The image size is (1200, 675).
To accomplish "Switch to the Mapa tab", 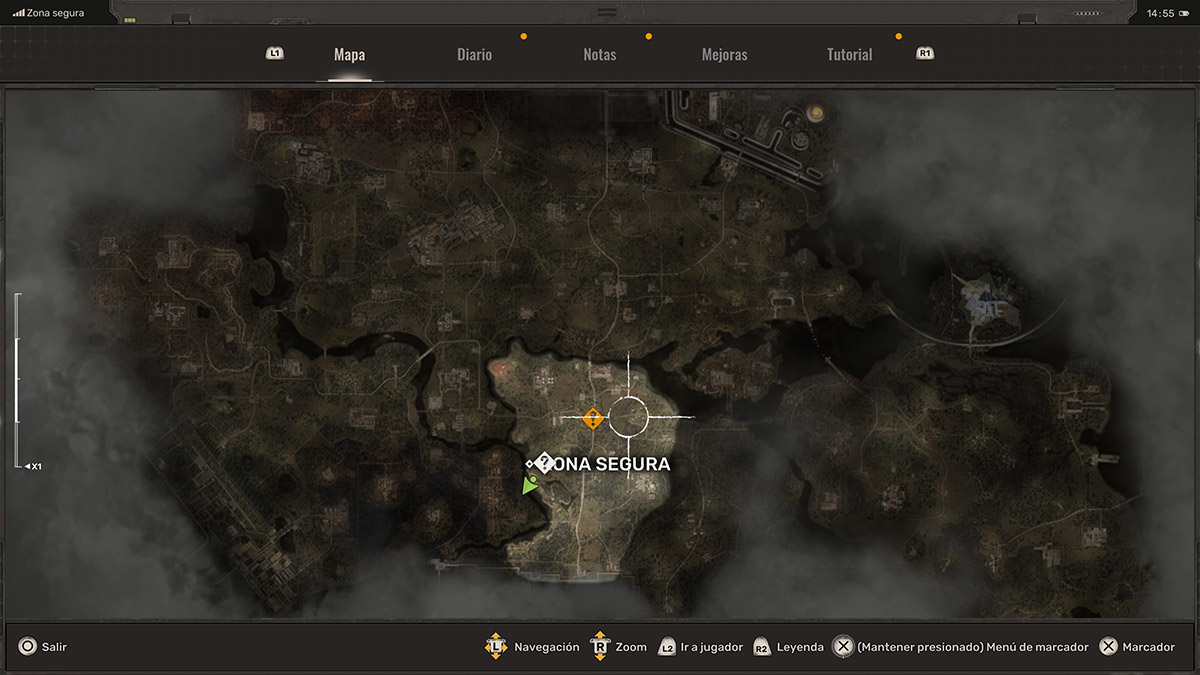I will pyautogui.click(x=349, y=55).
